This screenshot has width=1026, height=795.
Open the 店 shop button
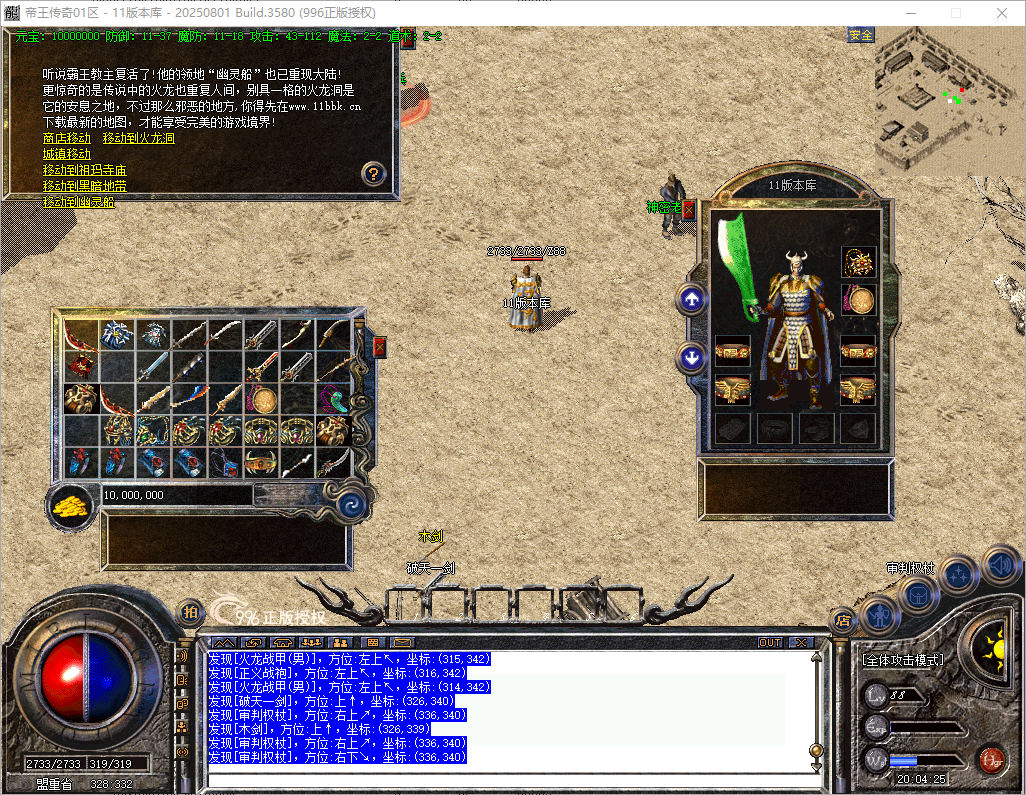coord(844,620)
